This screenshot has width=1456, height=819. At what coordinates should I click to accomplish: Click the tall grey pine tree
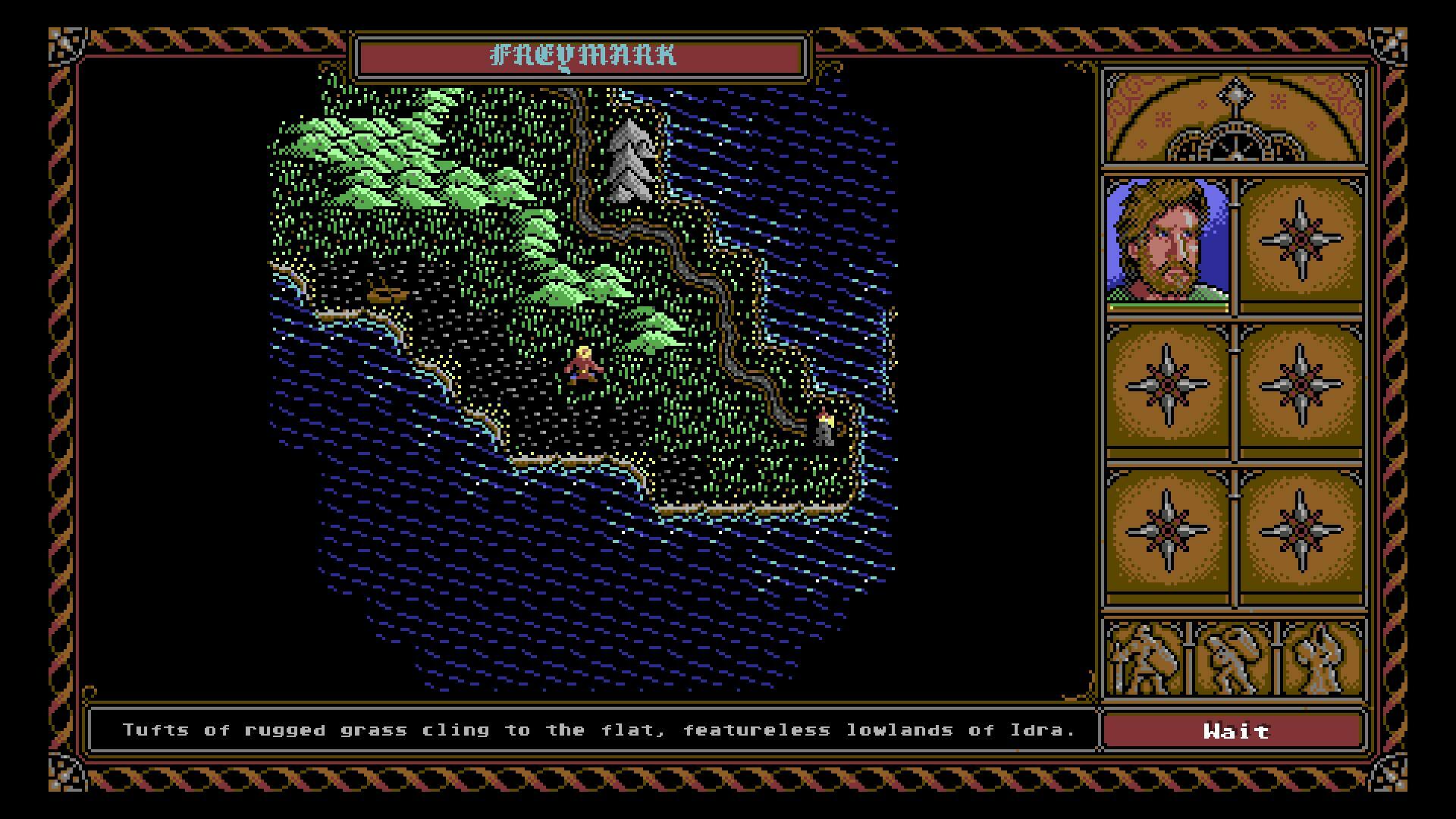pos(629,152)
